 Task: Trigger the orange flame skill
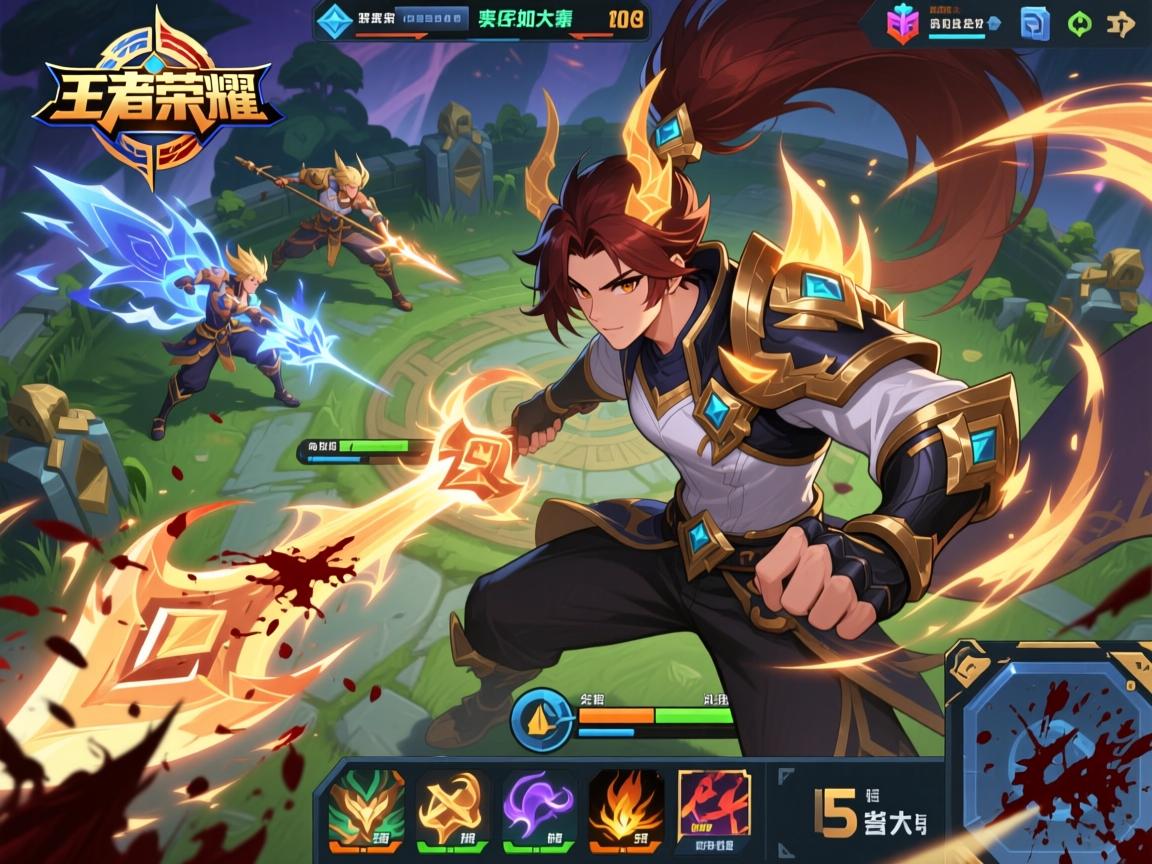pyautogui.click(x=626, y=806)
